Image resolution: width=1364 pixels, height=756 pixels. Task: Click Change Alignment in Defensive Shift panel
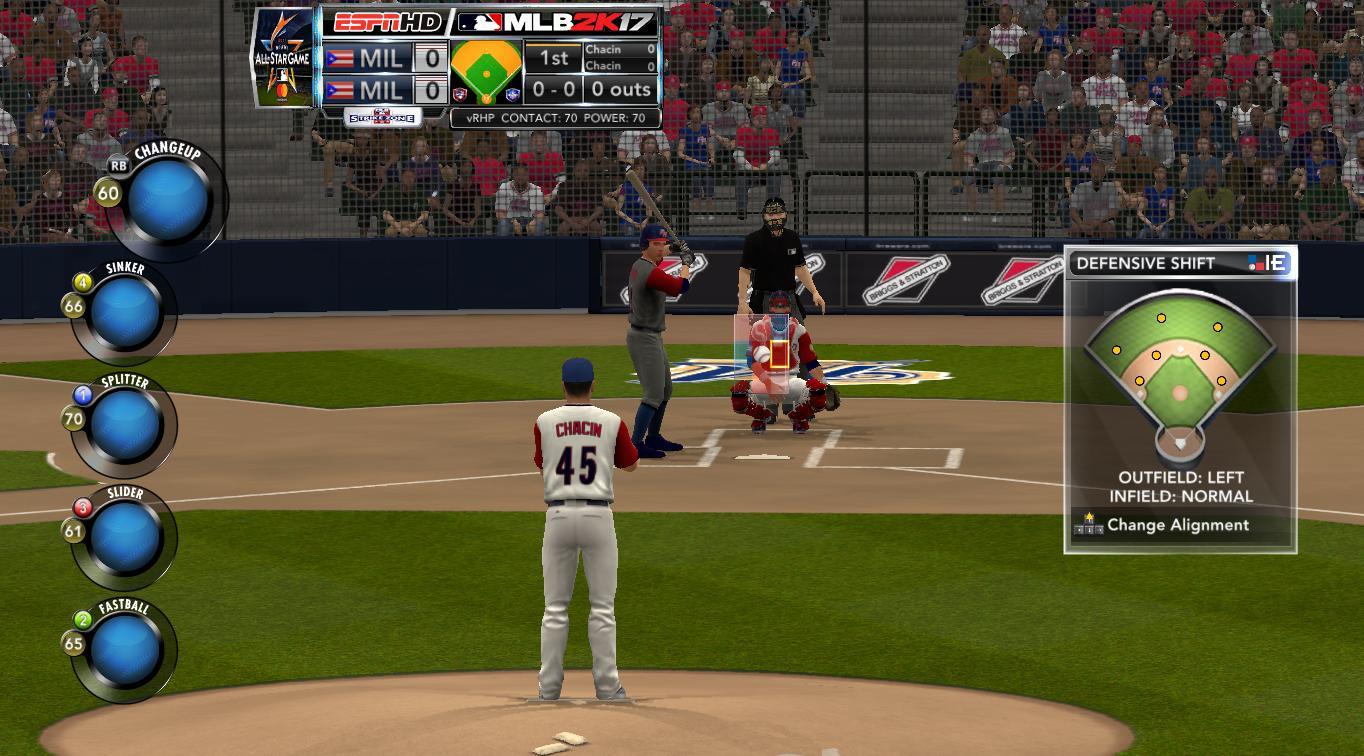coord(1177,525)
